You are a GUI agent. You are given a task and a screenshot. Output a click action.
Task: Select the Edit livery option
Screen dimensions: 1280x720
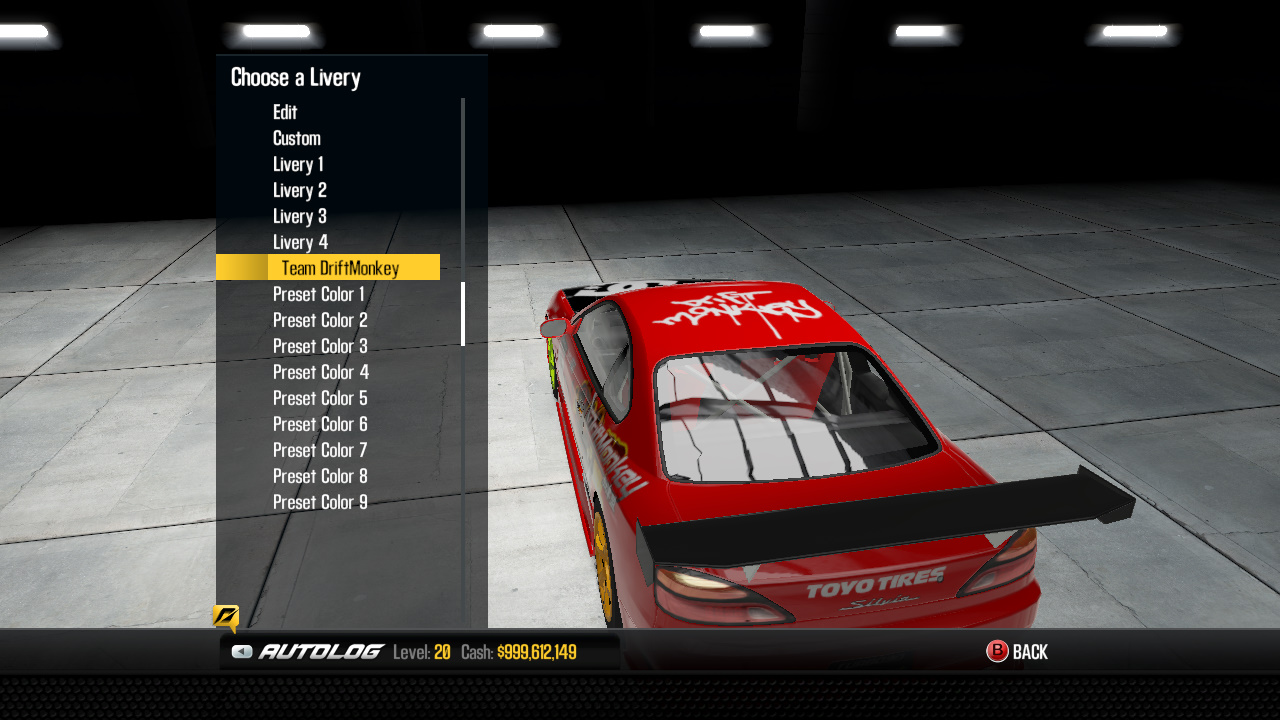tap(285, 112)
